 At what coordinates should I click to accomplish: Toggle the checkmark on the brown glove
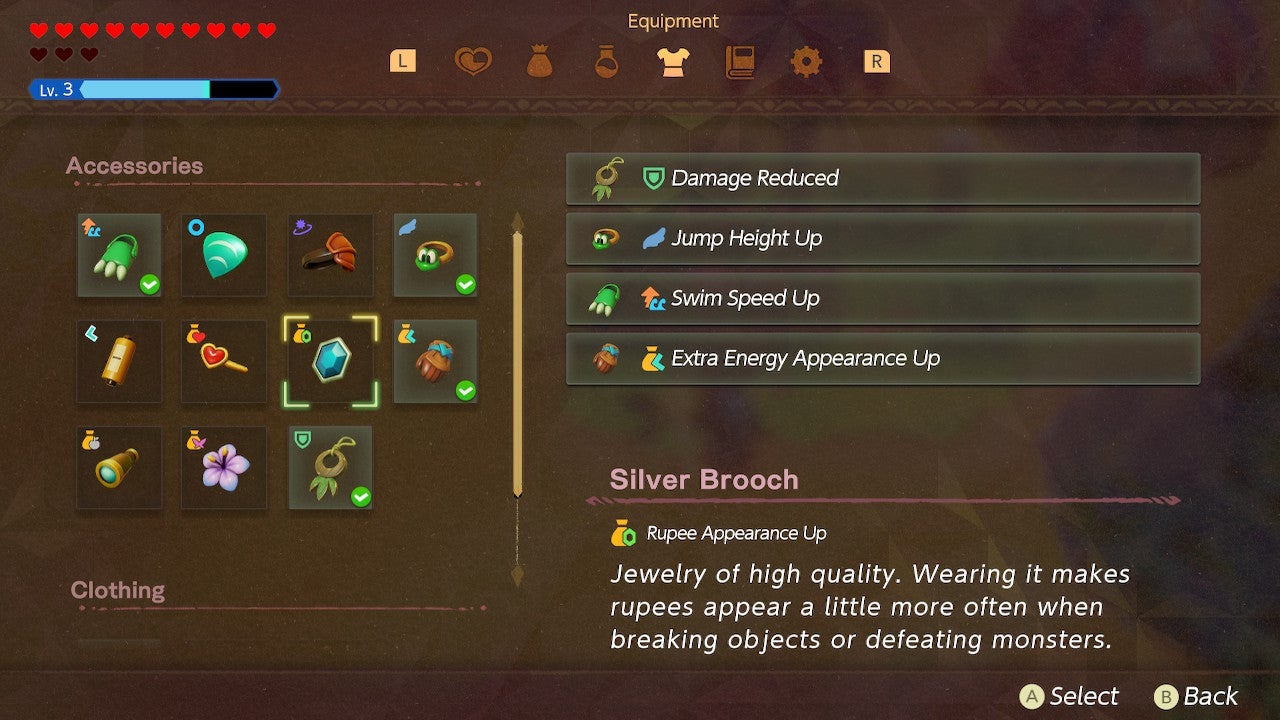(x=464, y=391)
